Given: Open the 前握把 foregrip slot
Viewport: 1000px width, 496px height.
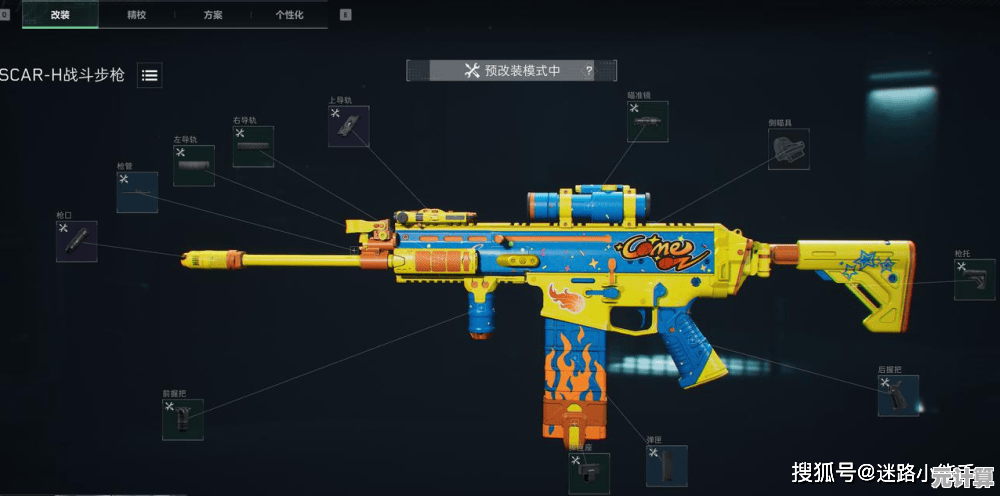Looking at the screenshot, I should 183,420.
